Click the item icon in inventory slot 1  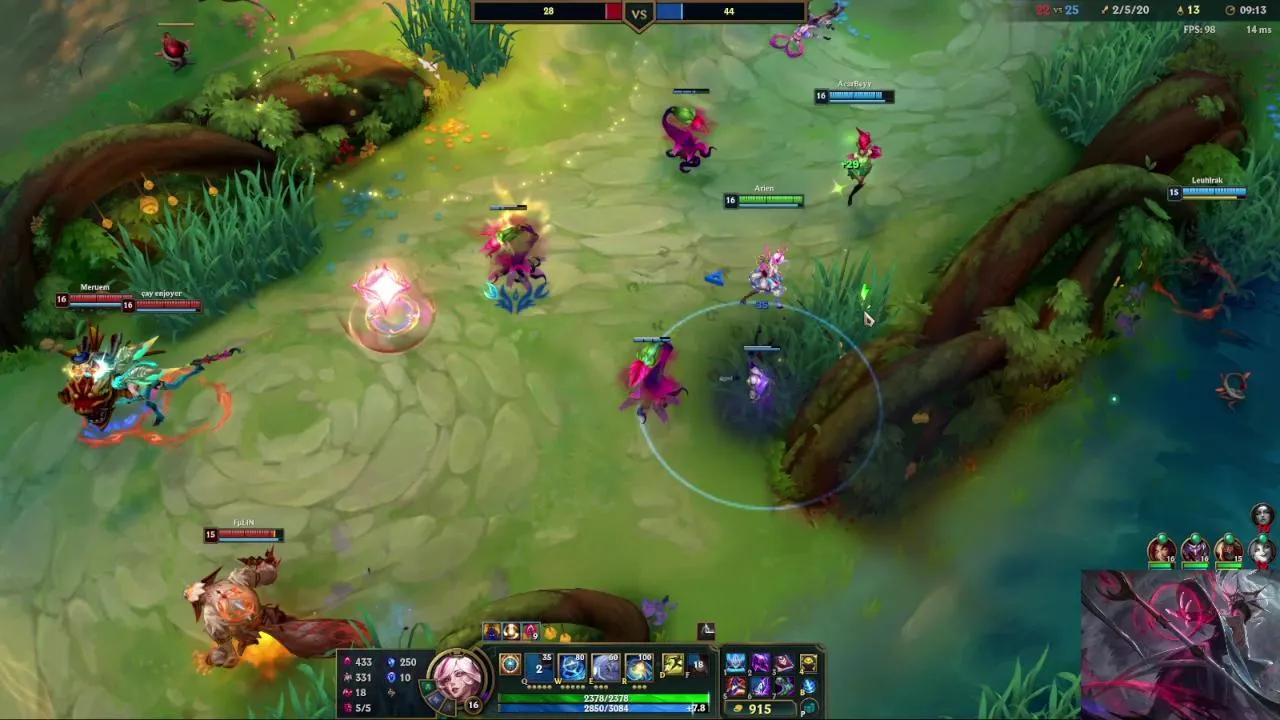(x=736, y=661)
